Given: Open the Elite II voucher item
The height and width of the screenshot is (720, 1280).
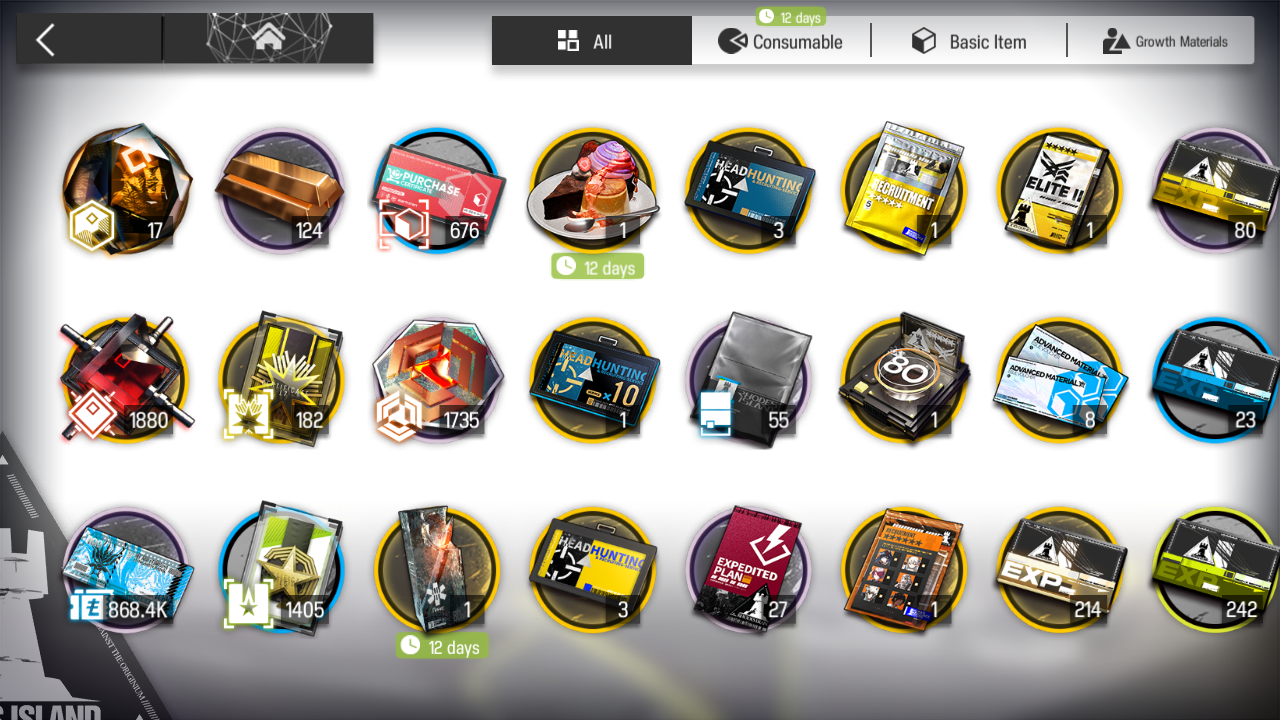Looking at the screenshot, I should [x=1060, y=190].
